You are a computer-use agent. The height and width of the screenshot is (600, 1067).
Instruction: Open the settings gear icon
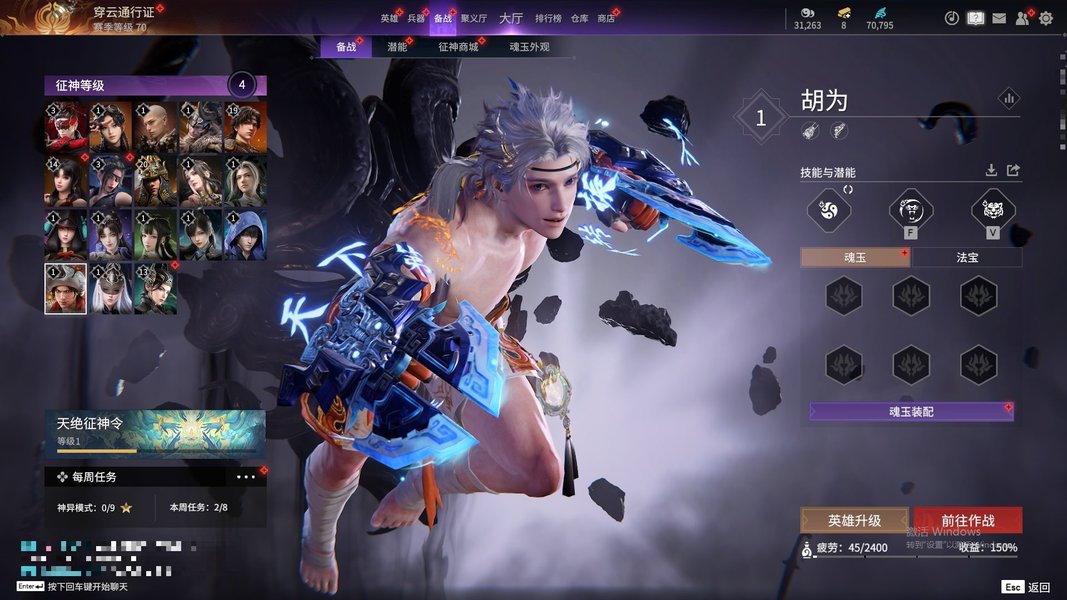(1046, 18)
